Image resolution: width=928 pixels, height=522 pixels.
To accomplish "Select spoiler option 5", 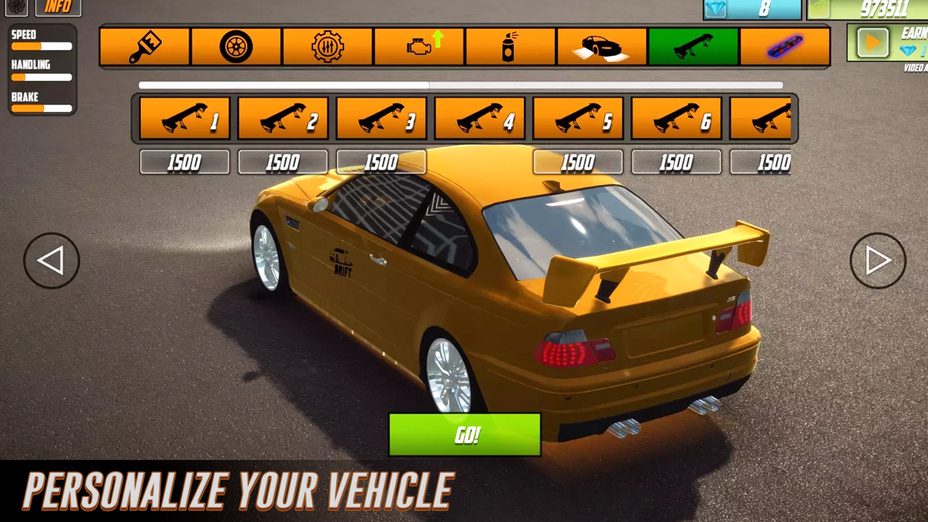I will [x=578, y=119].
